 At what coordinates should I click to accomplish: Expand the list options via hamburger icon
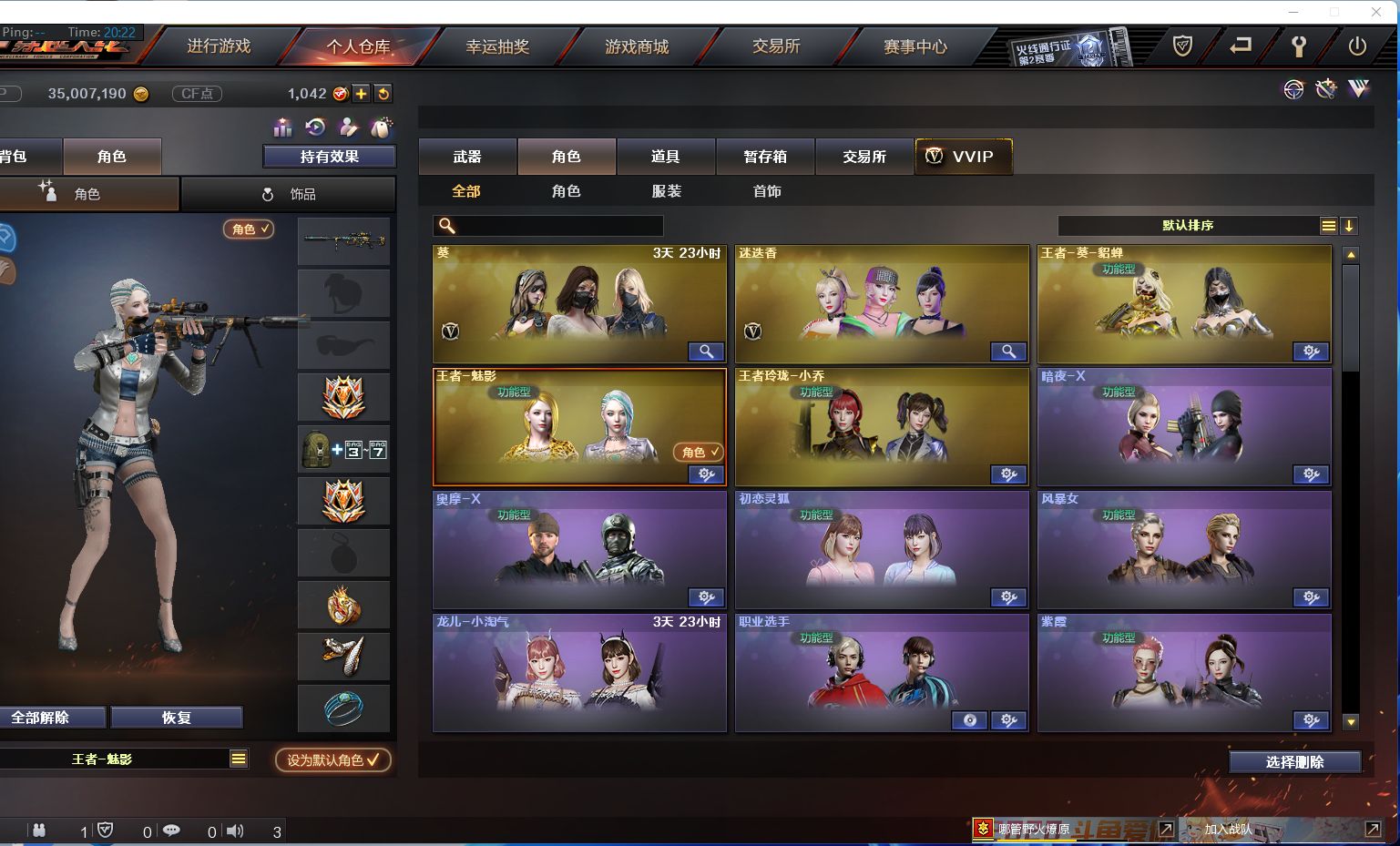coord(1328,225)
